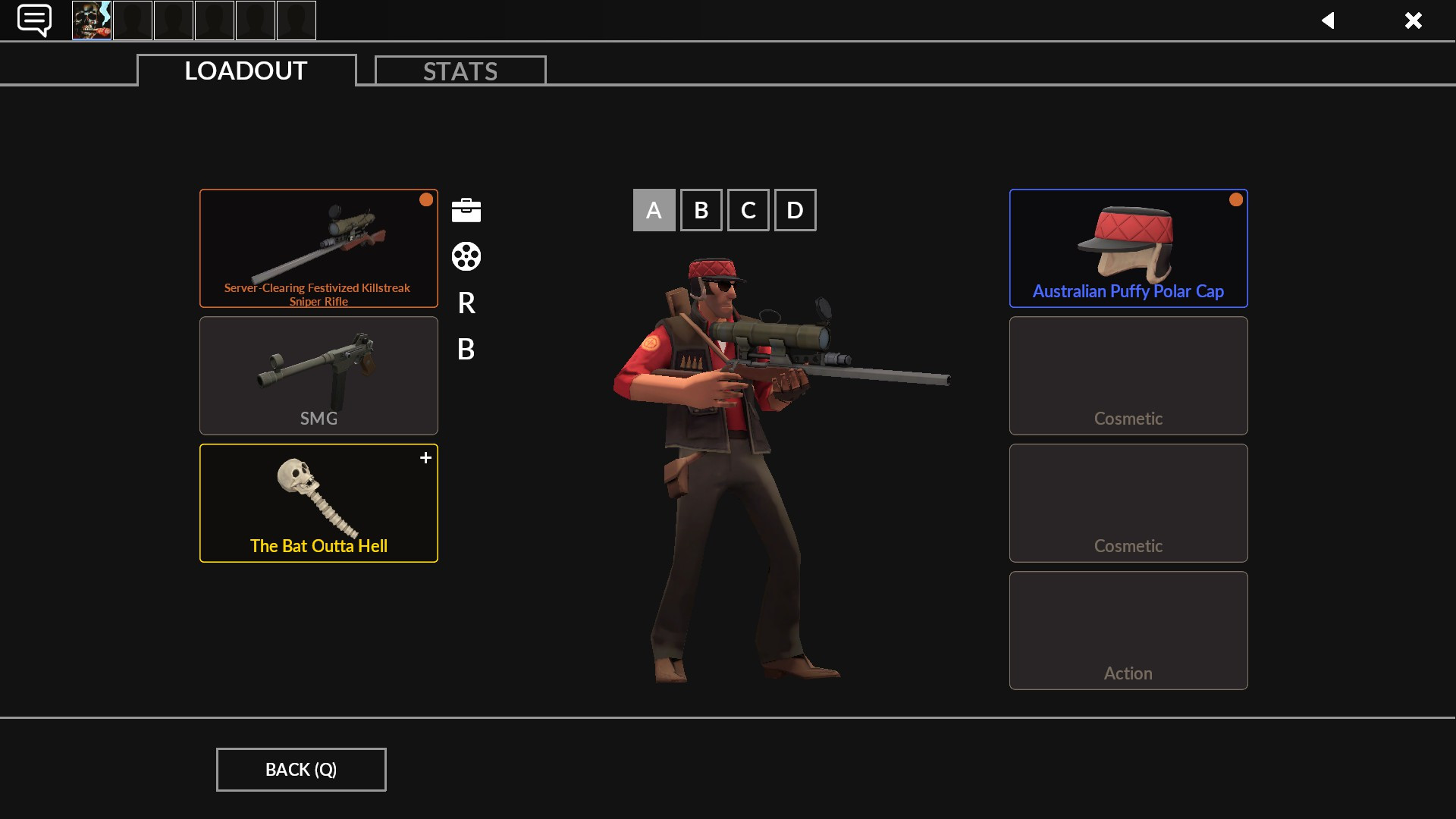Switch model to RED team with the R
This screenshot has width=1456, height=819.
tap(466, 303)
